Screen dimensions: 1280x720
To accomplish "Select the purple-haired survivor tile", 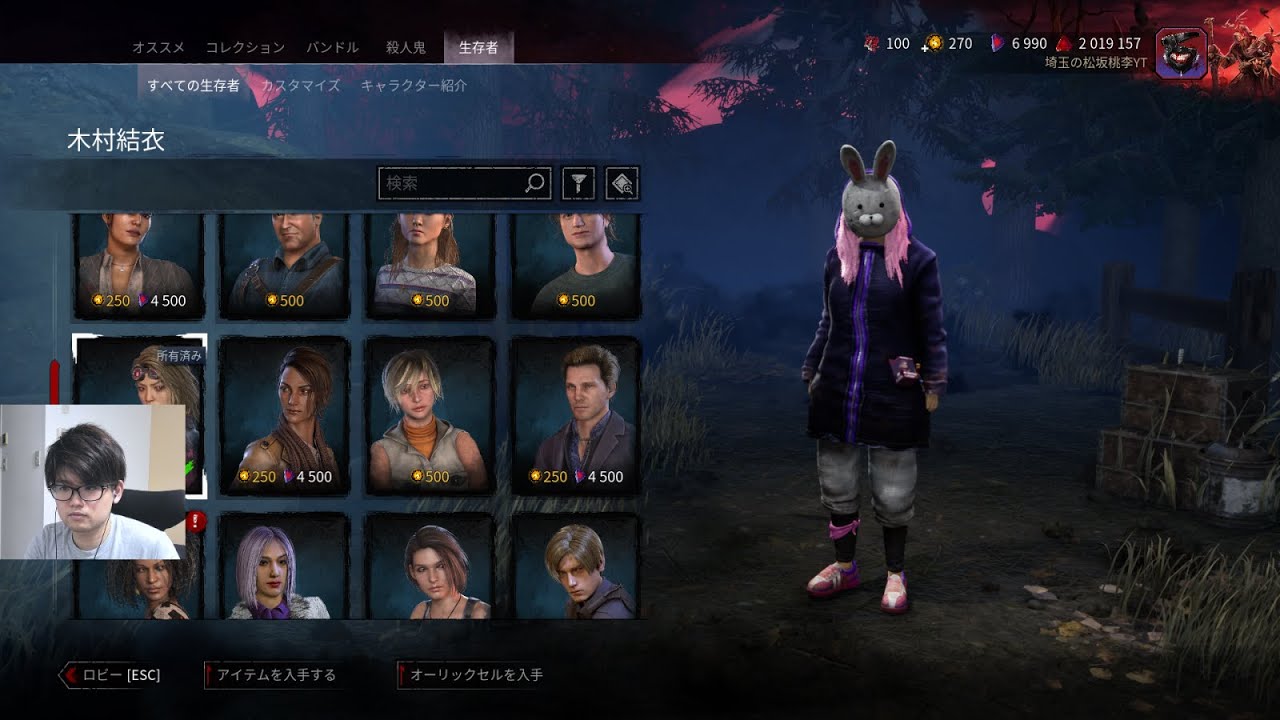I will 284,566.
